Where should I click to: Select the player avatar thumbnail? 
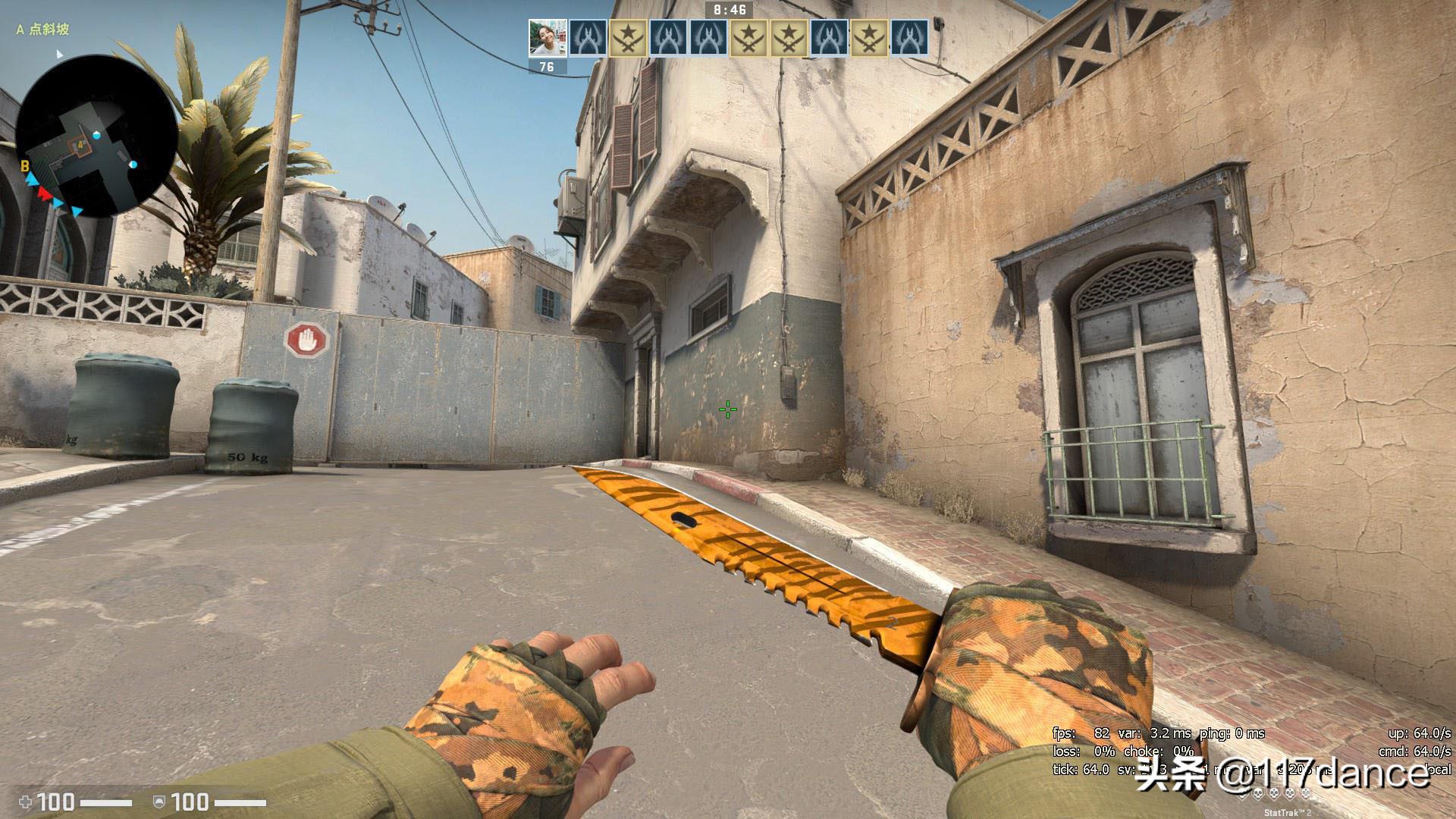[548, 37]
